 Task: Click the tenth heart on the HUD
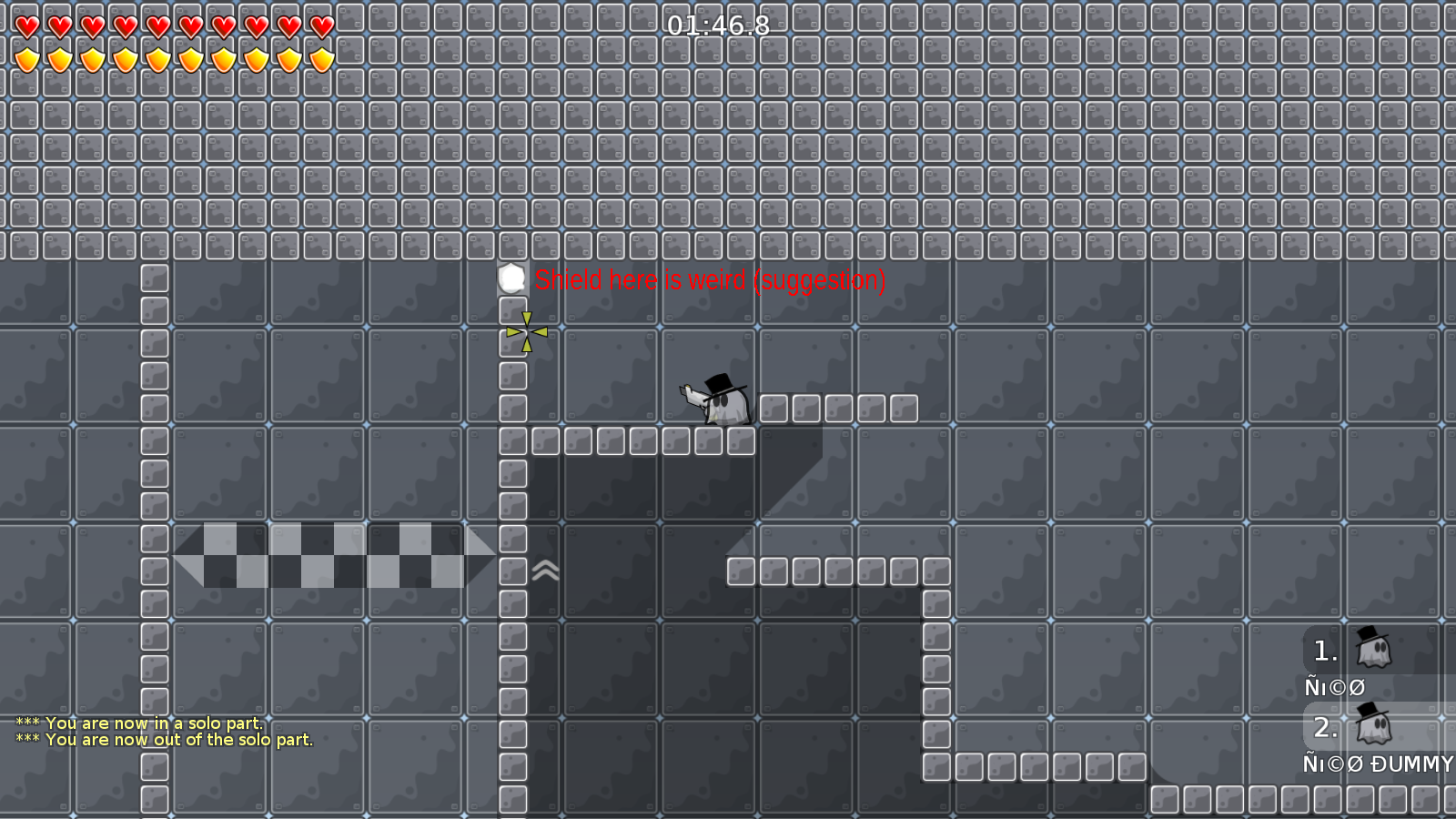(319, 25)
